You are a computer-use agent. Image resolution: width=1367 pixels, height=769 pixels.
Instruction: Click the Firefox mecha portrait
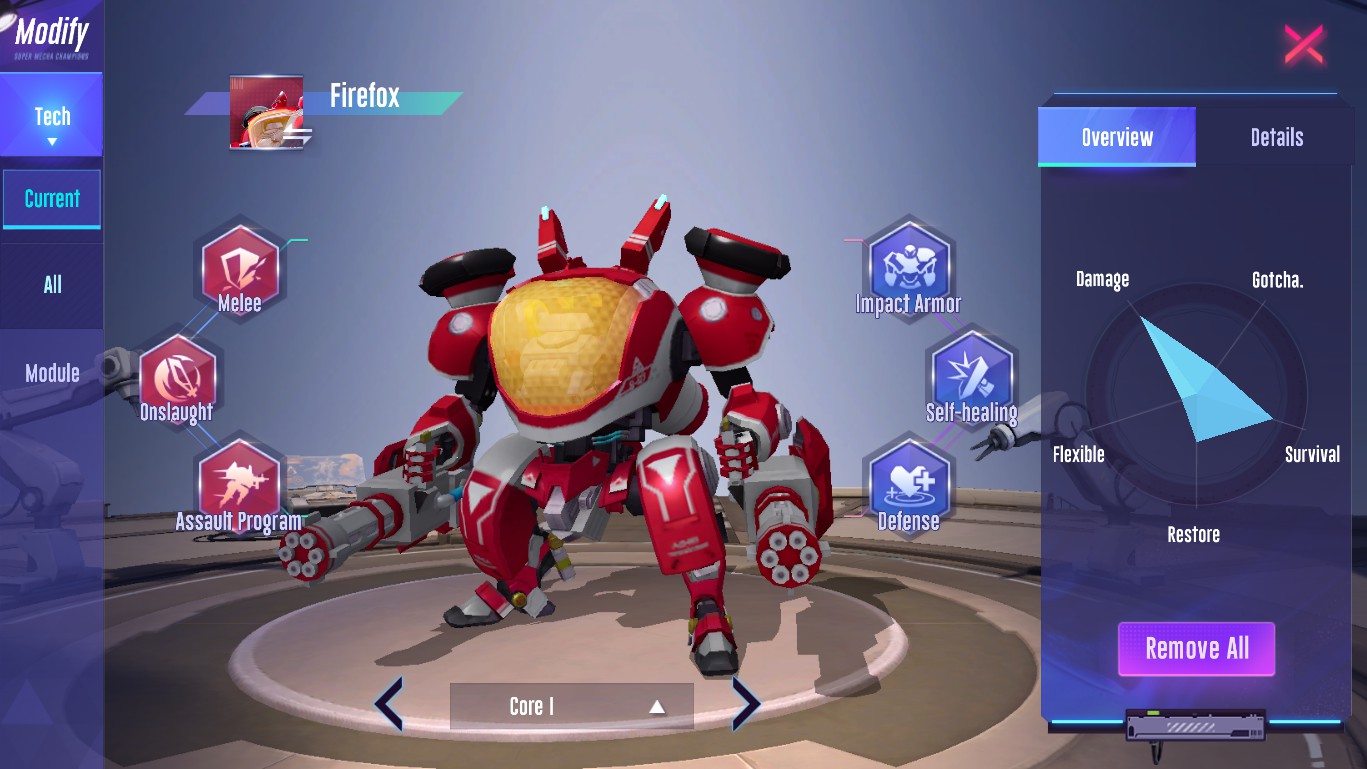tap(266, 112)
